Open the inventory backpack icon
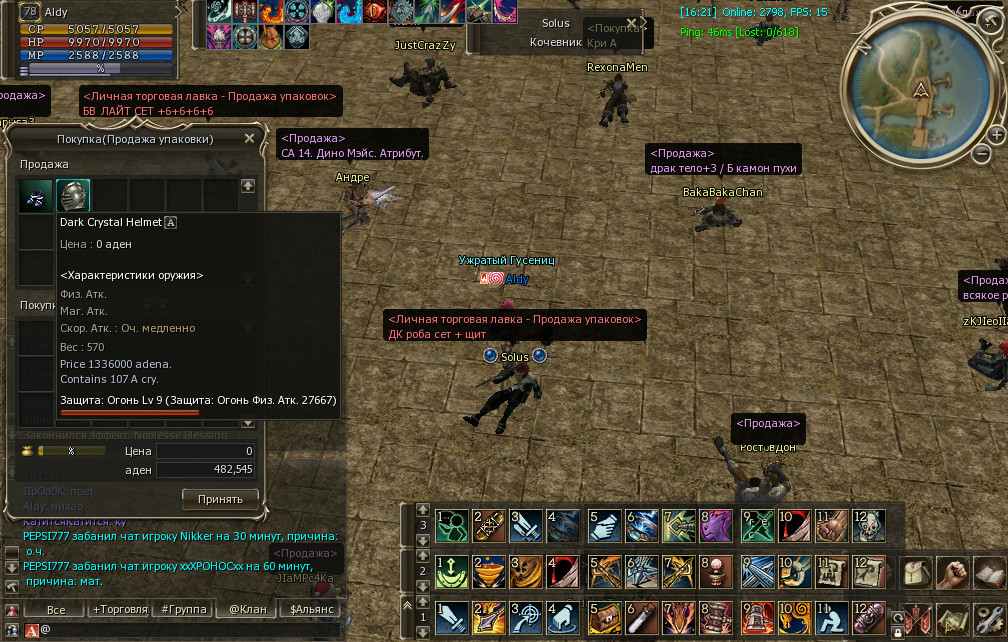This screenshot has width=1008, height=642. 920,573
